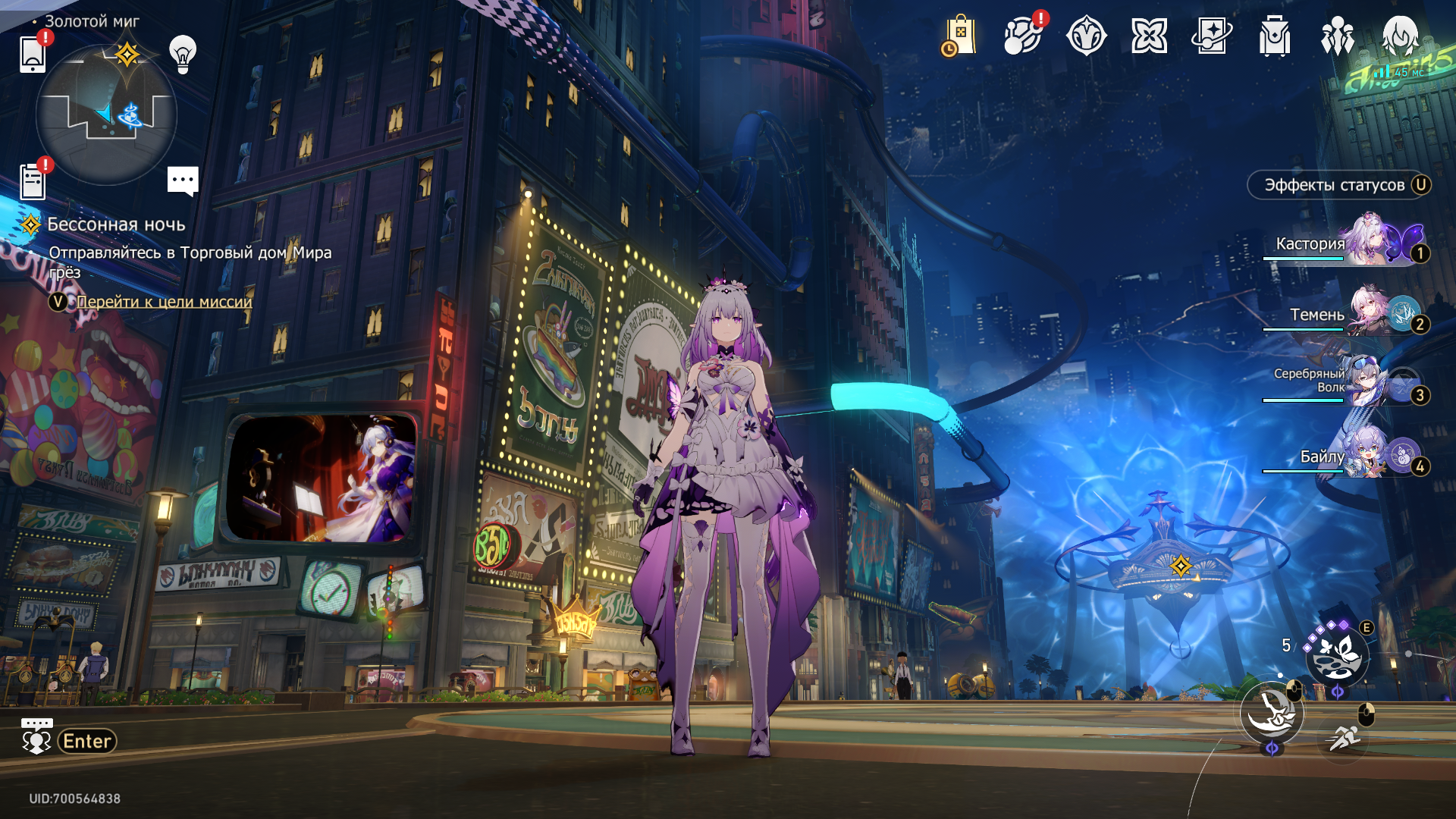1456x819 pixels.
Task: Open the character portrait menu icon
Action: tap(1400, 36)
